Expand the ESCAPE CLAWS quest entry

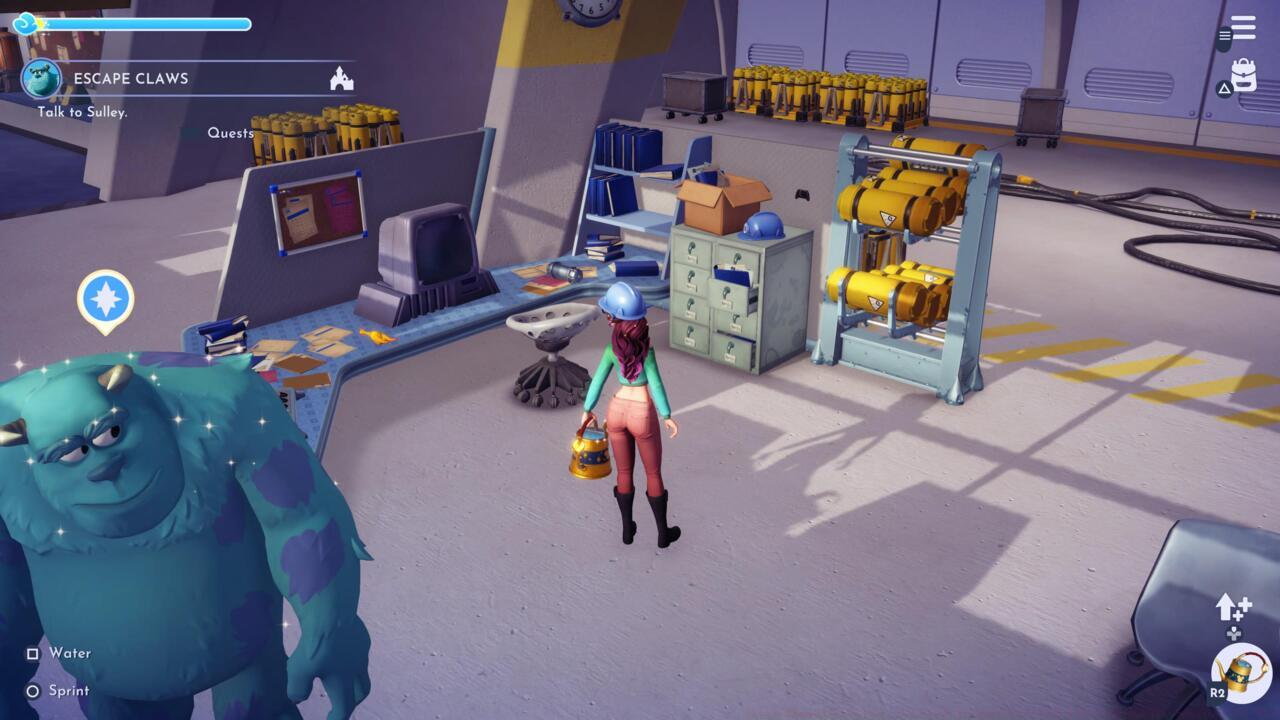click(x=129, y=77)
